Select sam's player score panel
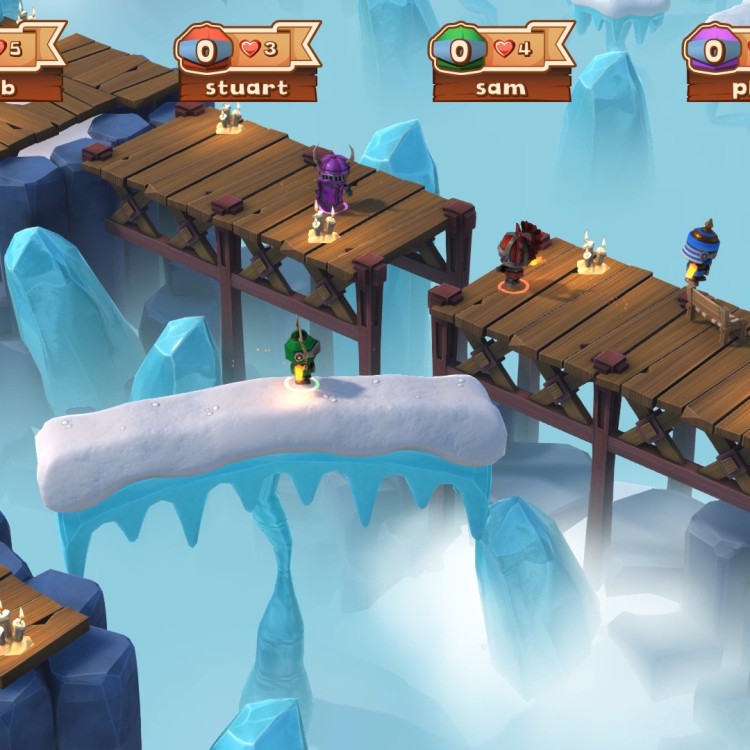Screen dimensions: 750x750 click(x=500, y=62)
